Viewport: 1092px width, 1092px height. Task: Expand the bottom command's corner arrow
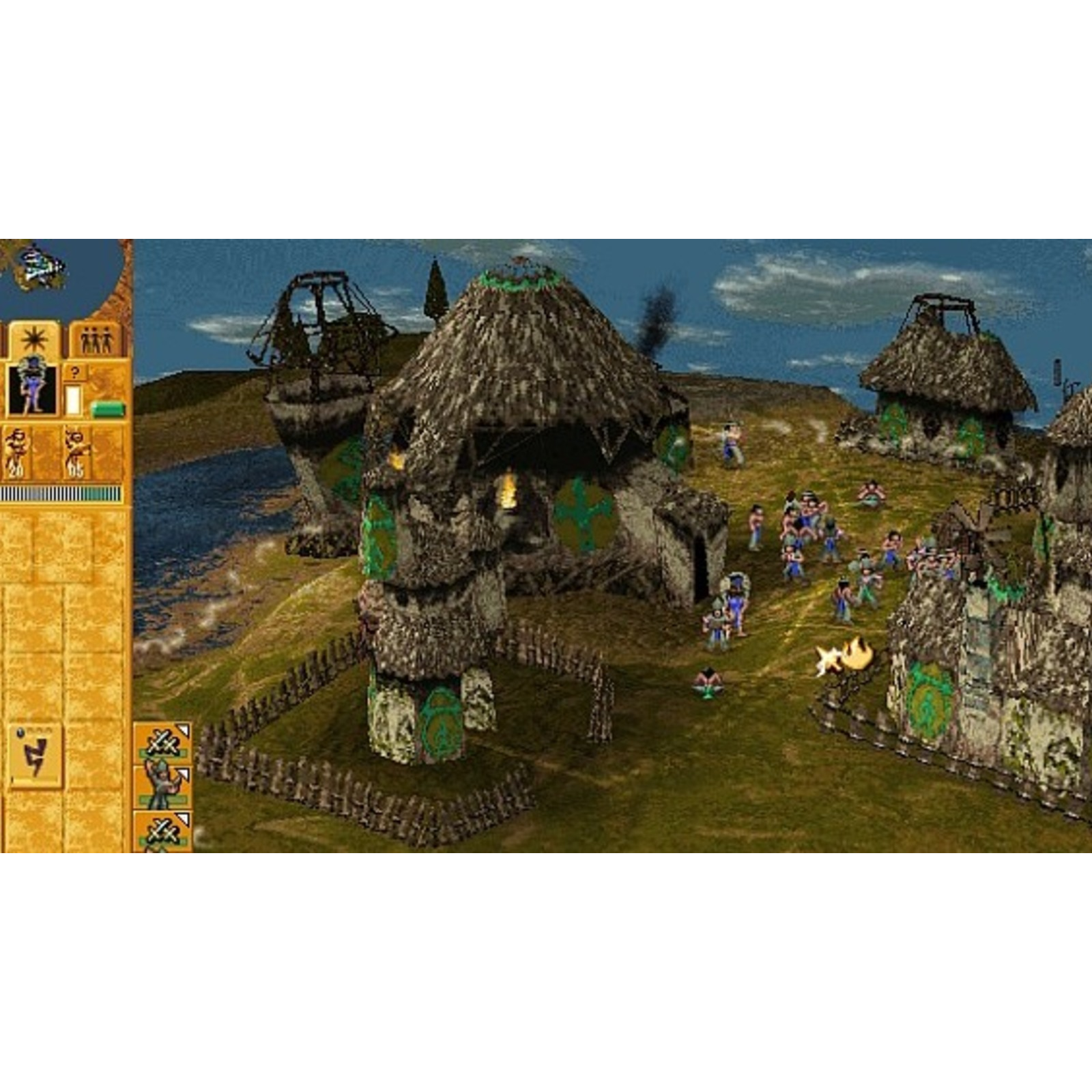click(x=183, y=820)
